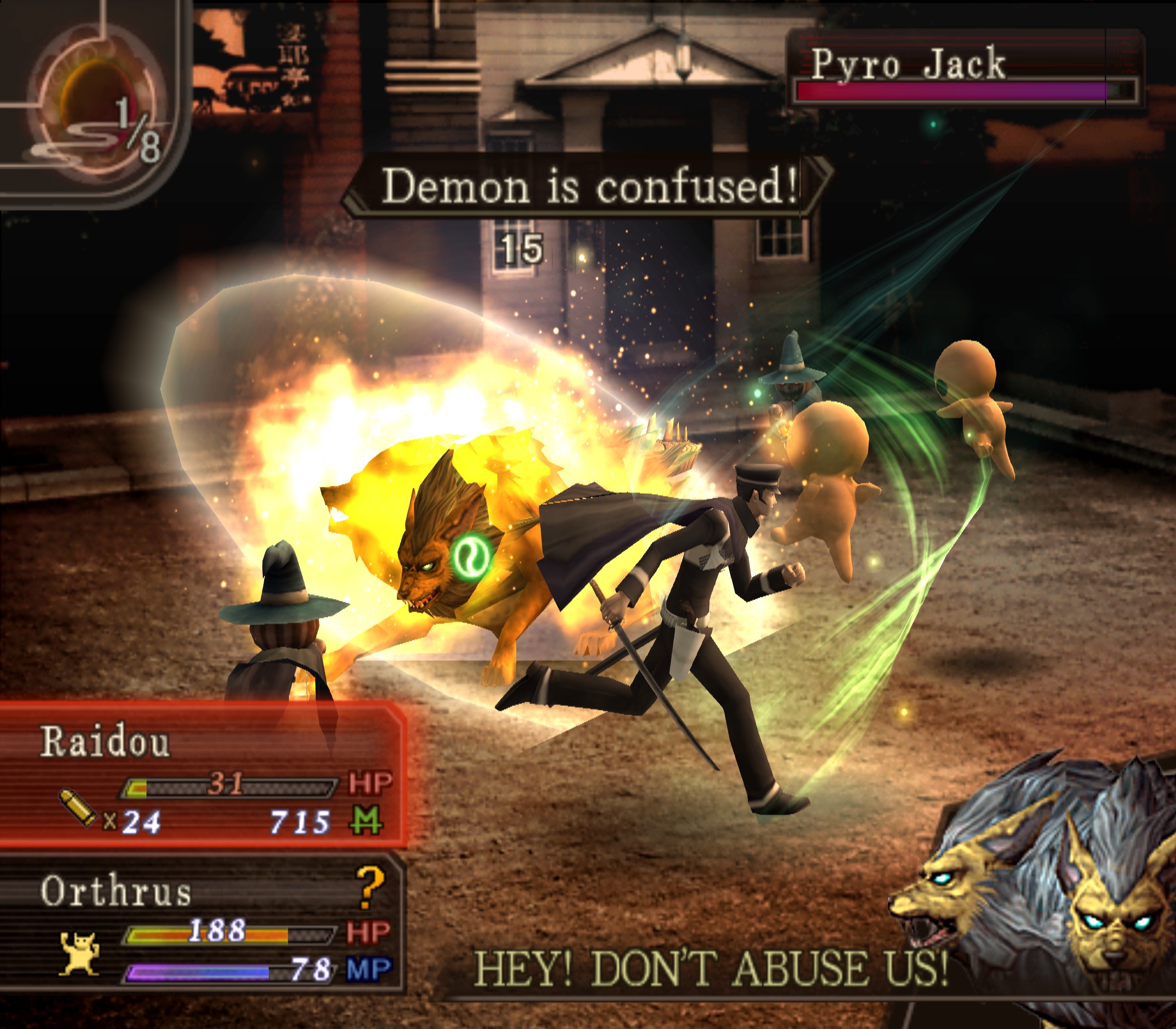Image resolution: width=1176 pixels, height=1029 pixels.
Task: Click the yellow demon figure icon
Action: tap(79, 953)
